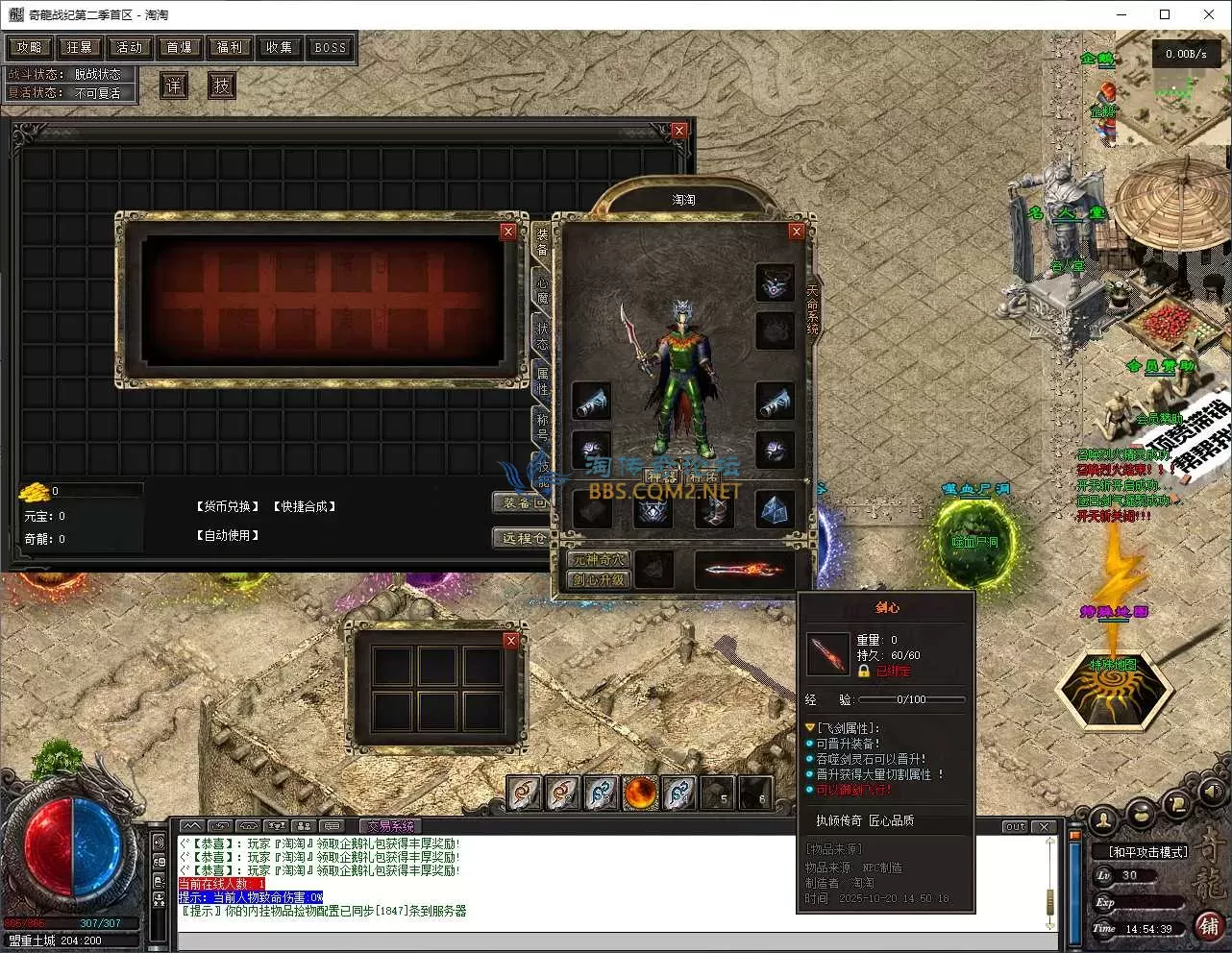Open the 攻略 guide menu
Screen dimensions: 1232x953
pos(30,47)
